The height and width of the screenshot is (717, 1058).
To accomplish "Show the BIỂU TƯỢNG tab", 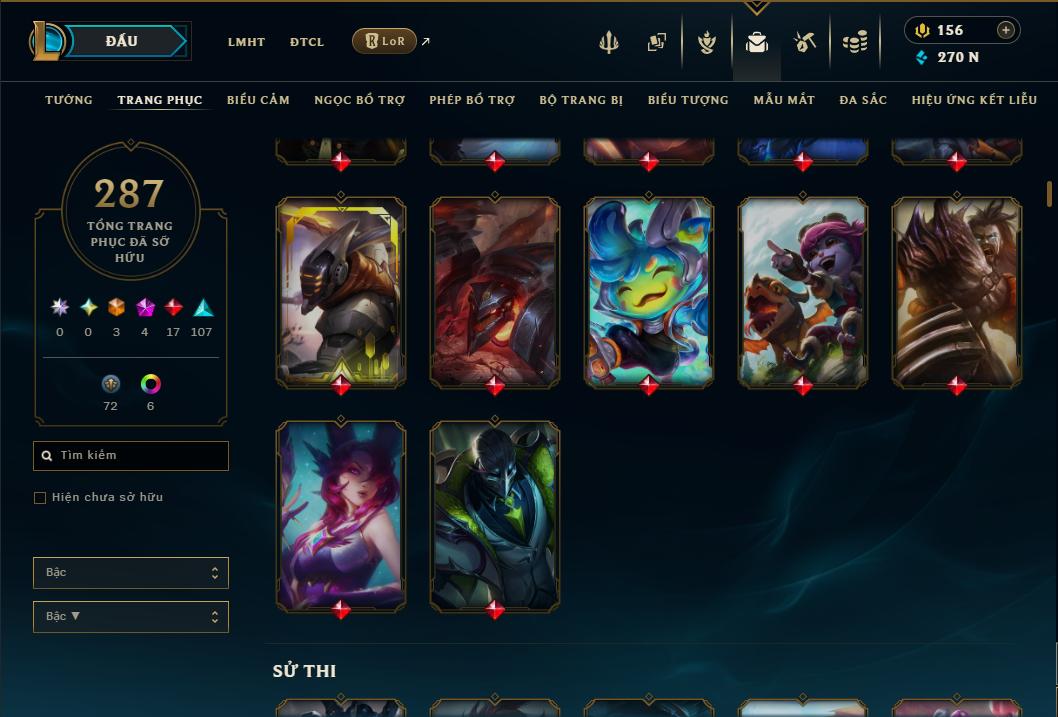I will (x=688, y=100).
